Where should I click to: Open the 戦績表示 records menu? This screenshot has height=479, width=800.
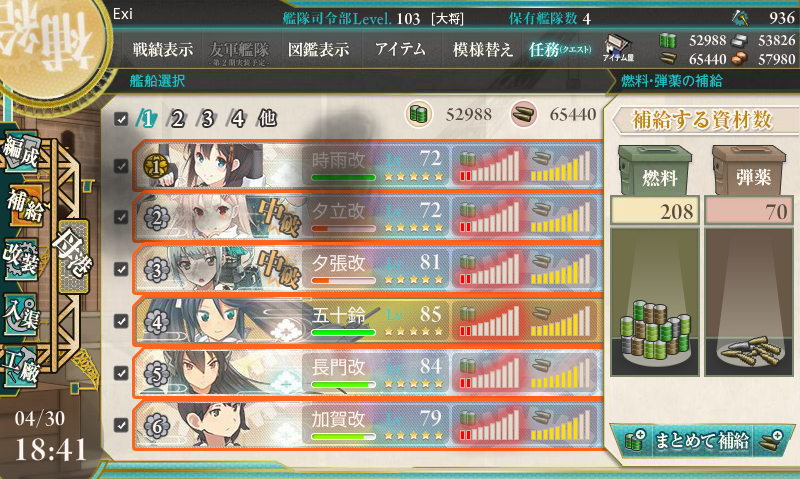[x=164, y=49]
